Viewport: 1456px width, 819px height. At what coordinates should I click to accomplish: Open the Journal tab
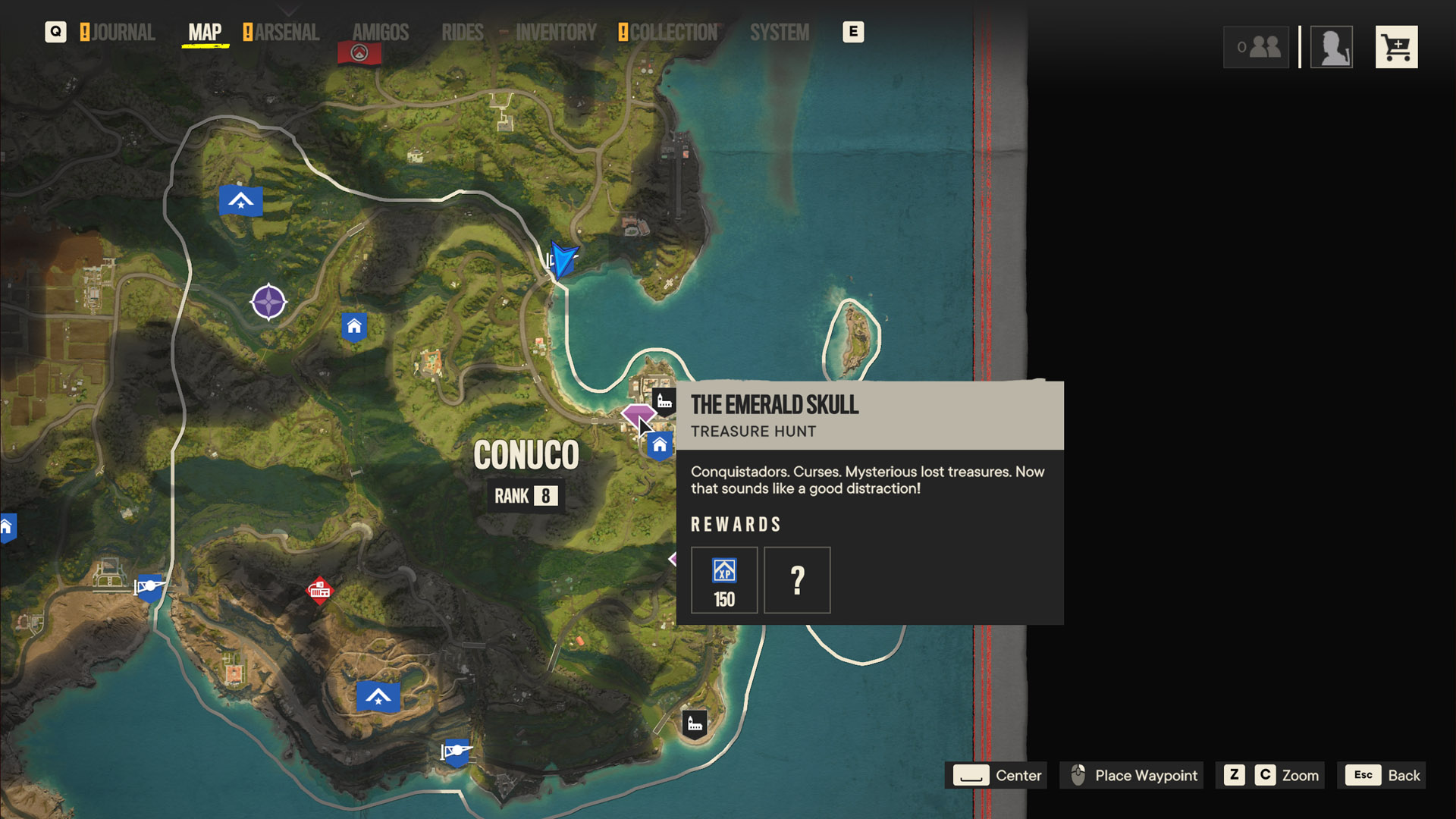(x=123, y=33)
